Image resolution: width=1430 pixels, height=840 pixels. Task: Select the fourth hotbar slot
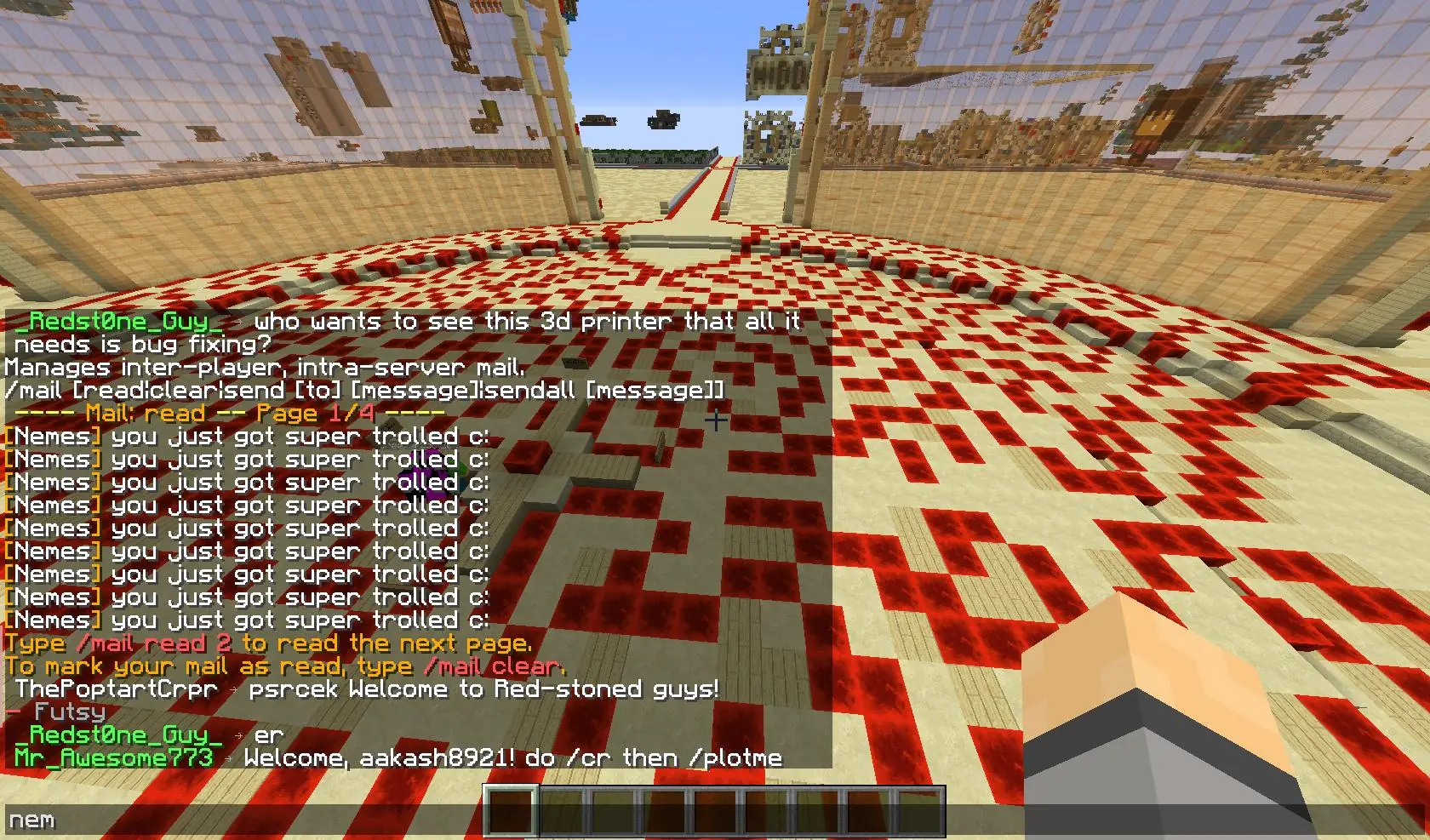[666, 809]
